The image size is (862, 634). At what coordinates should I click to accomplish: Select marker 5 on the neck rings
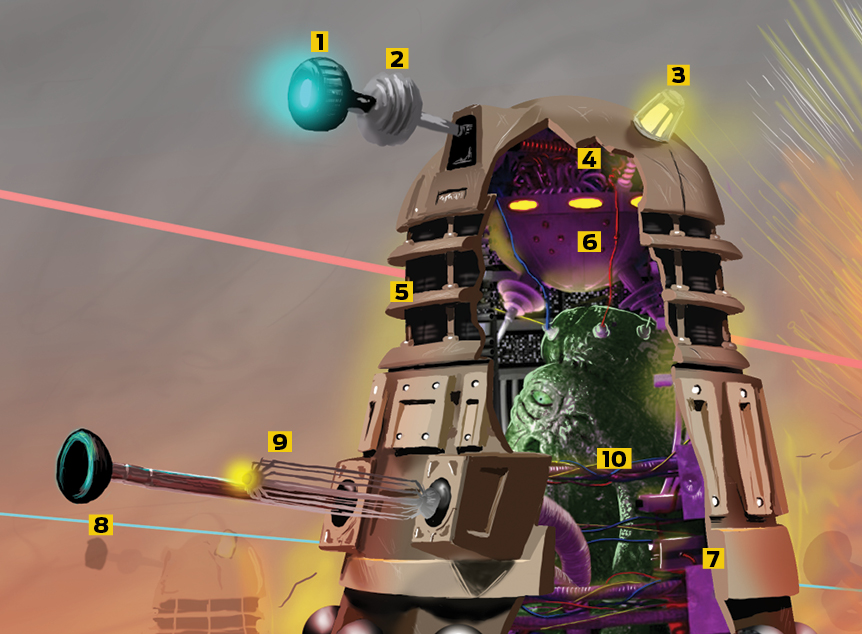(402, 292)
